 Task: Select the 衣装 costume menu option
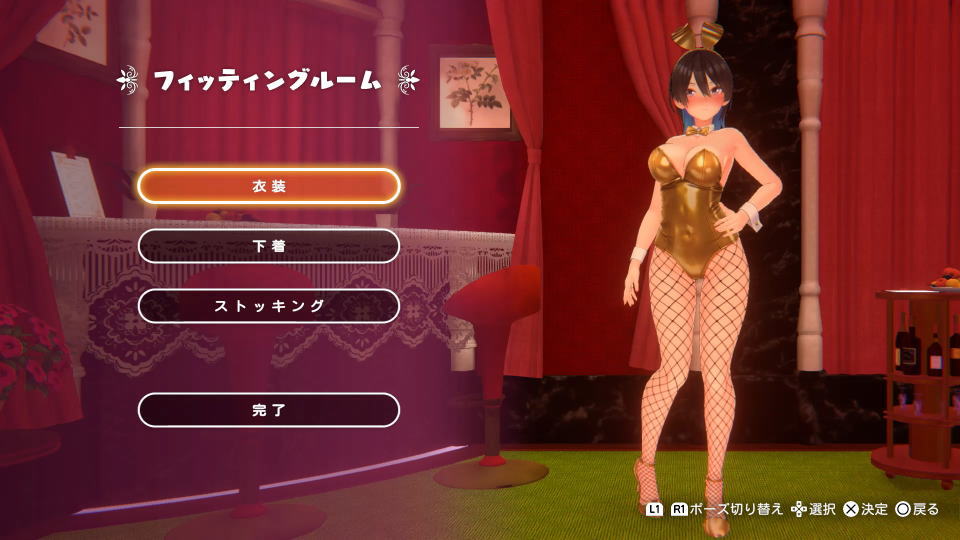(x=269, y=186)
